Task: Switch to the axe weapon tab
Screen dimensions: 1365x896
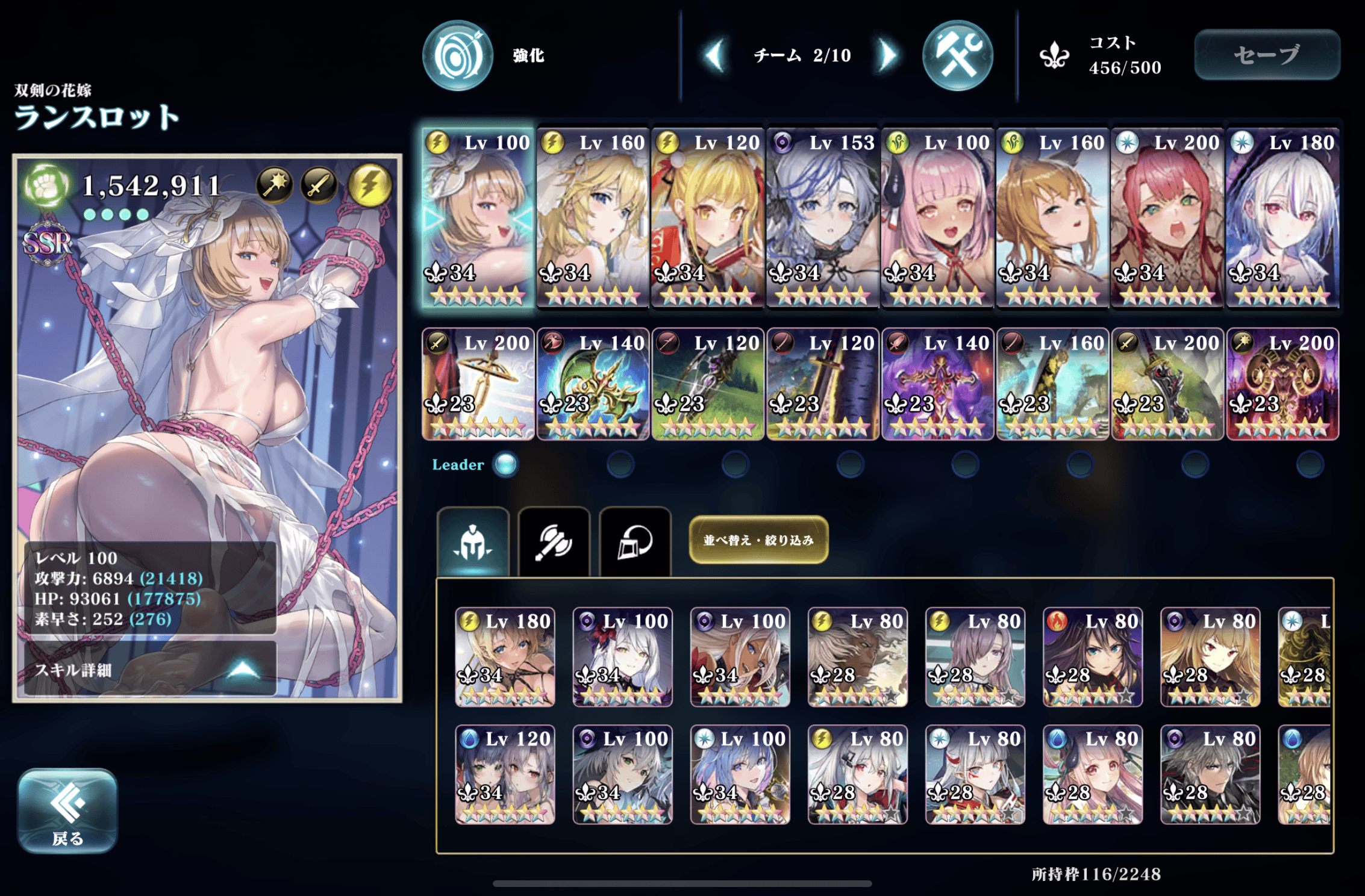Action: point(554,542)
